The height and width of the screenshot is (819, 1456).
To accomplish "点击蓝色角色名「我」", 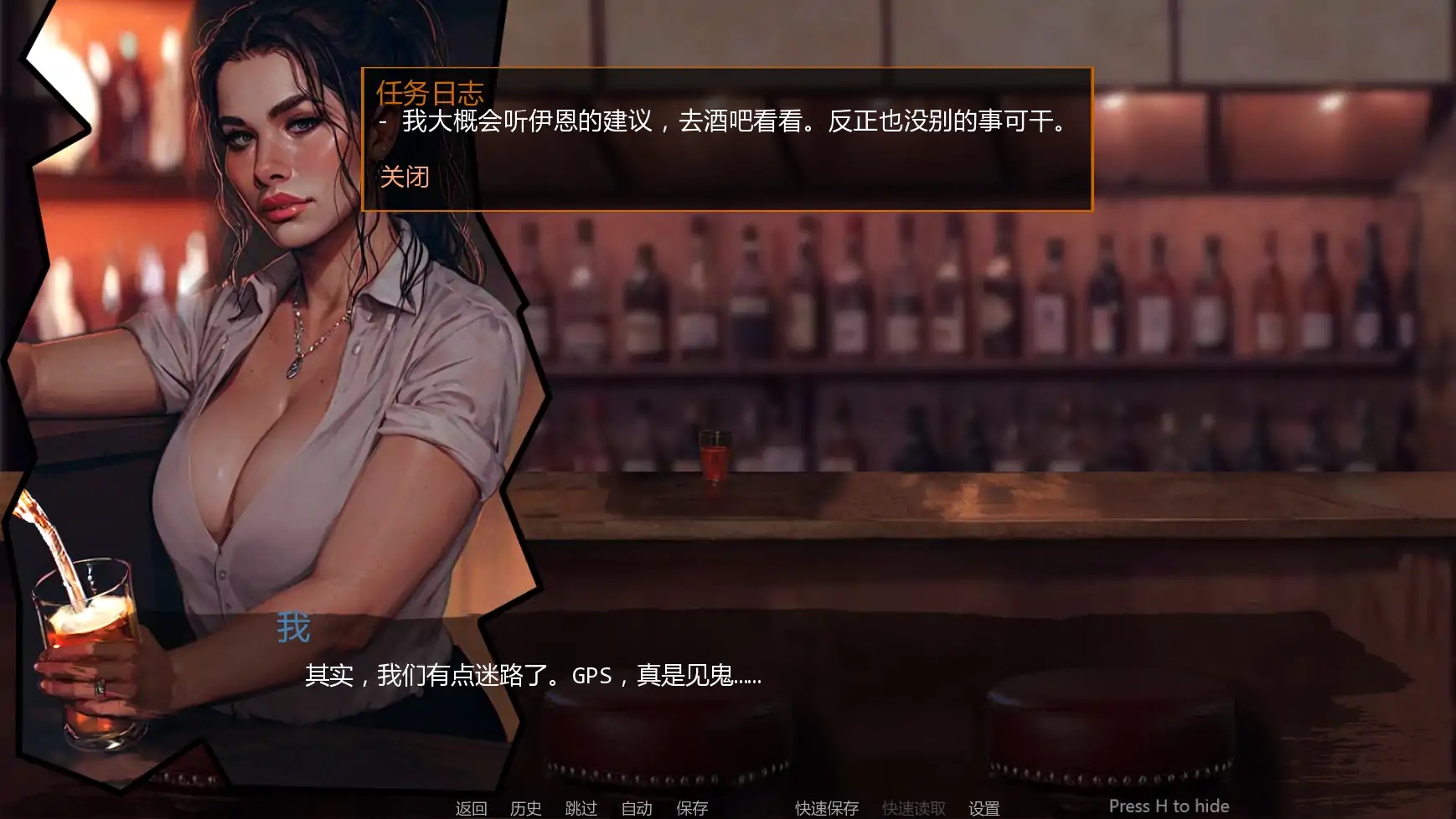I will pyautogui.click(x=292, y=625).
